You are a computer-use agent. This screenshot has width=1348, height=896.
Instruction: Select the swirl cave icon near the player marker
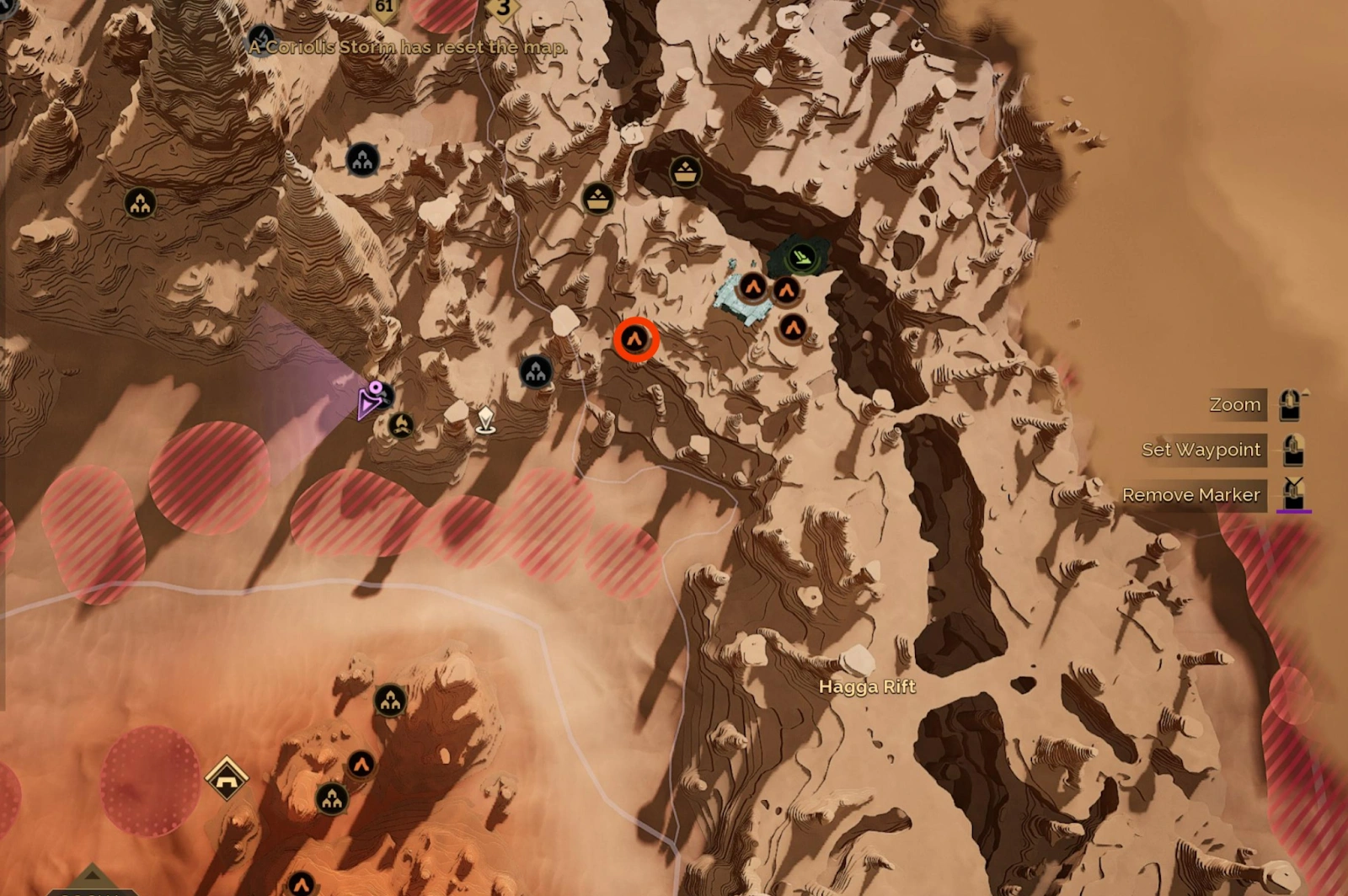pyautogui.click(x=401, y=426)
